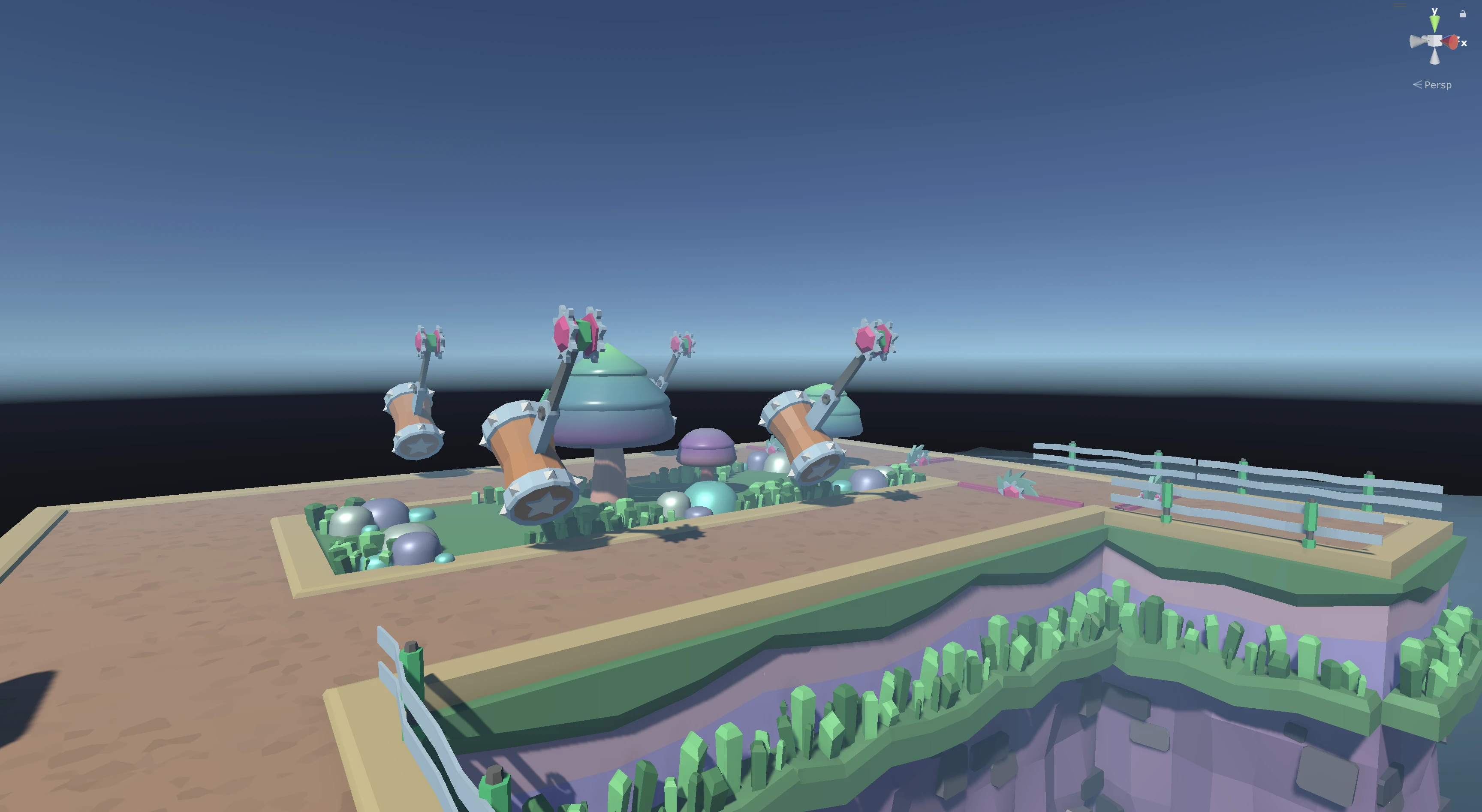Toggle the Persp projection label
Screen dimensions: 1482x812
[x=1437, y=85]
